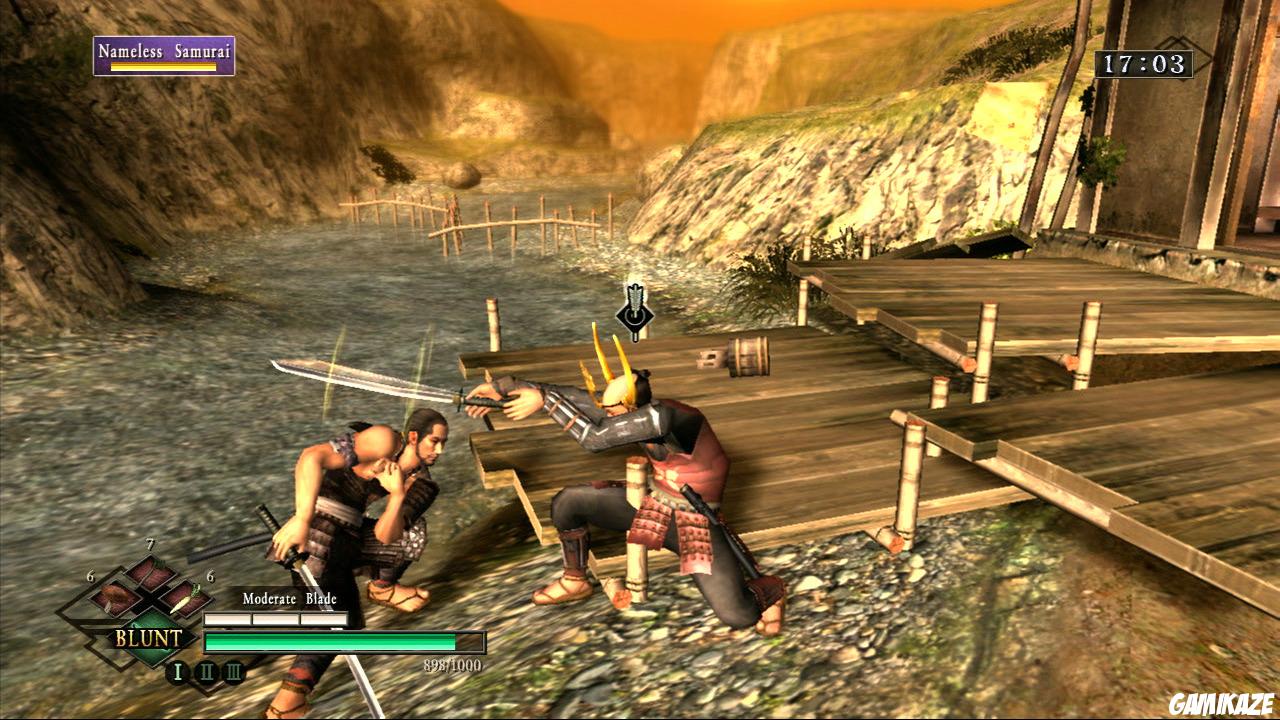
Task: Expand the item count badge showing 7
Action: click(x=150, y=544)
